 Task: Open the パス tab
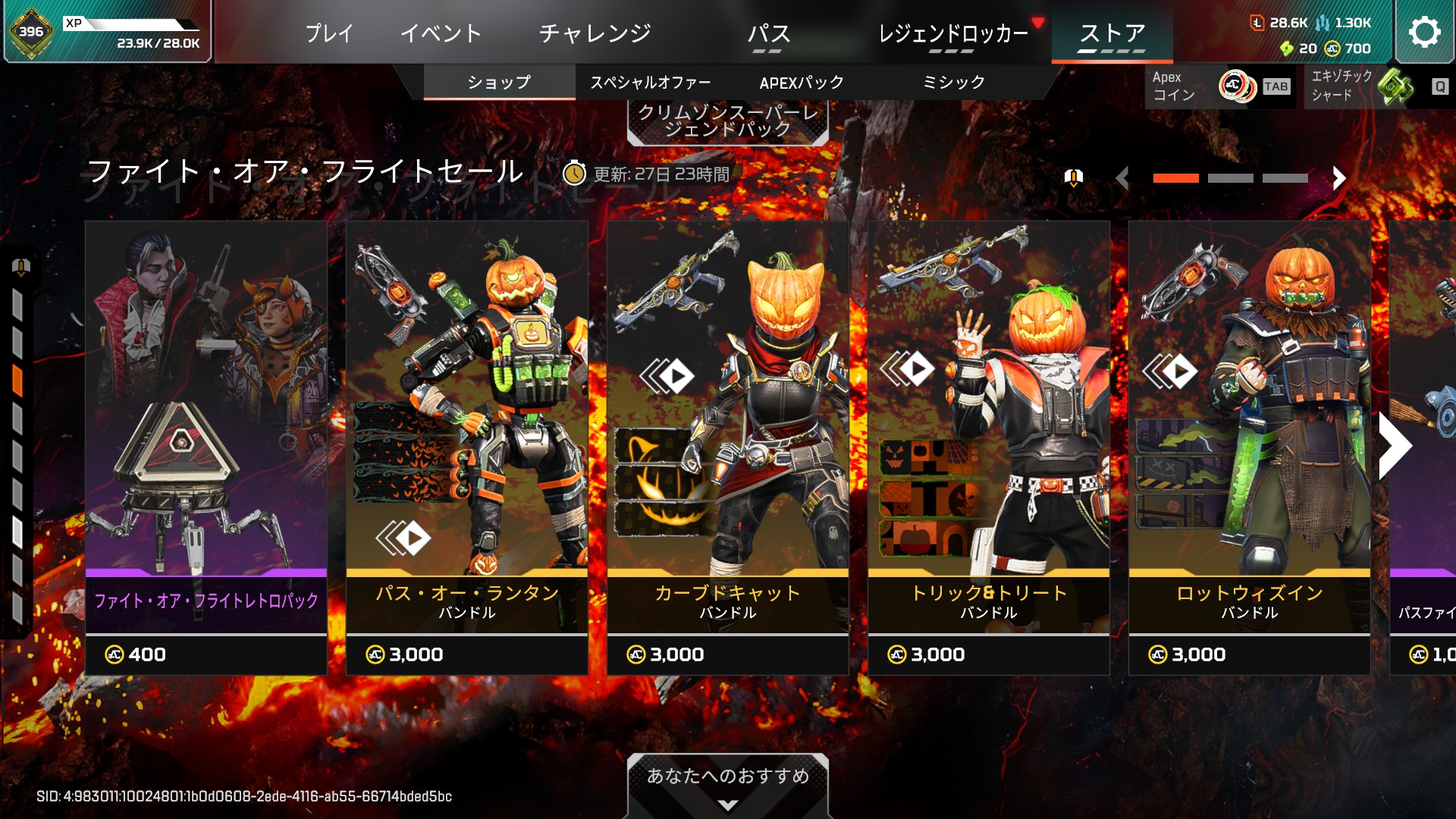[x=768, y=33]
